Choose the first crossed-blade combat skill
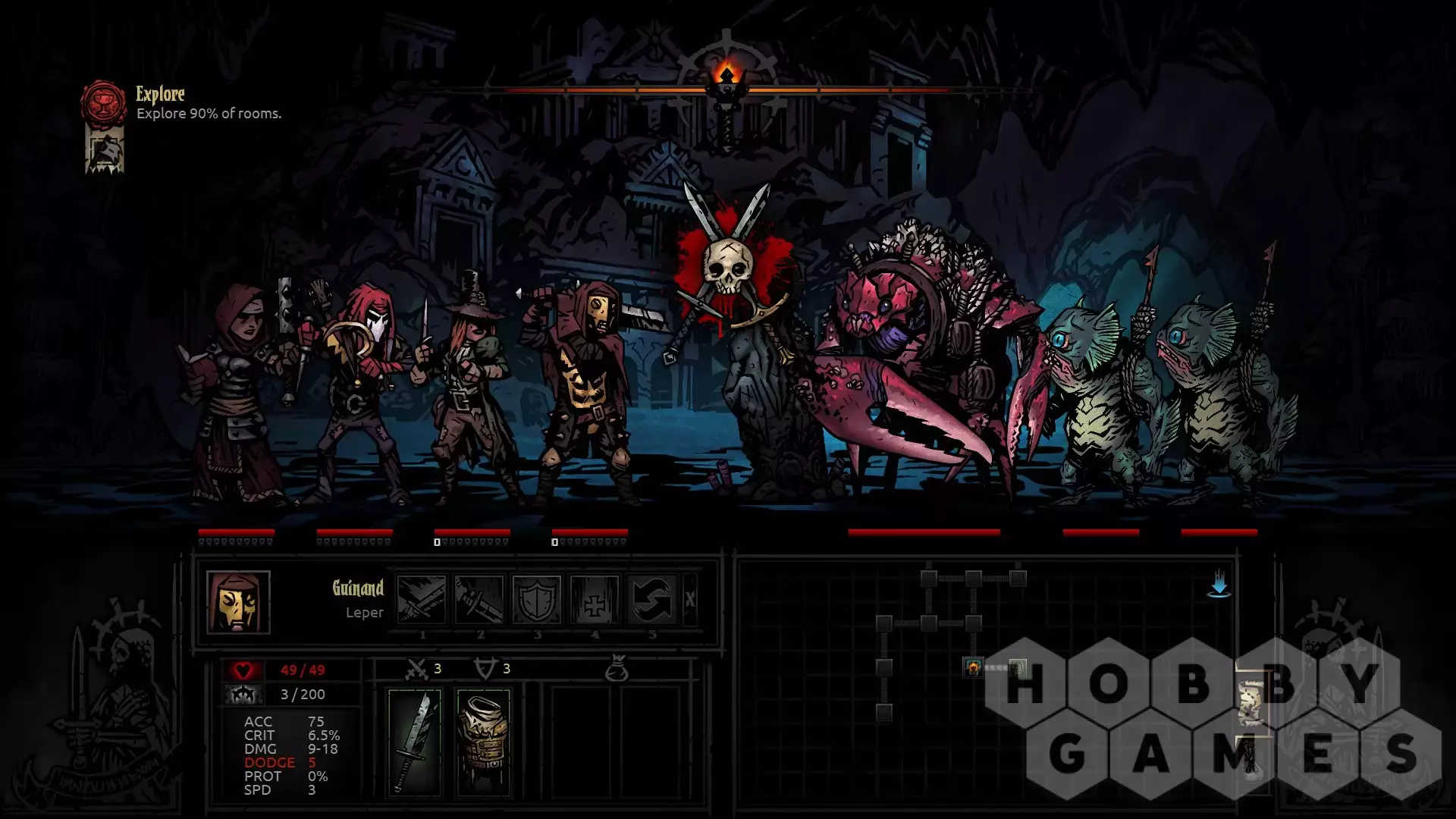Viewport: 1456px width, 819px height. [x=422, y=599]
